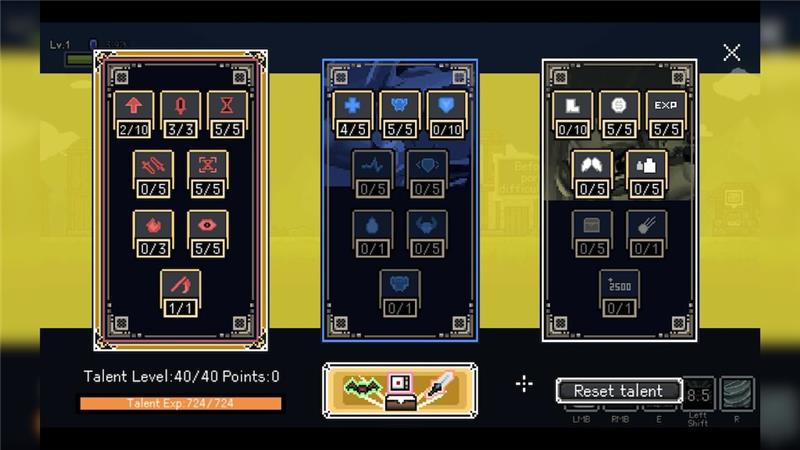800x450 pixels.
Task: Pick the +2500 talent
Action: click(619, 288)
